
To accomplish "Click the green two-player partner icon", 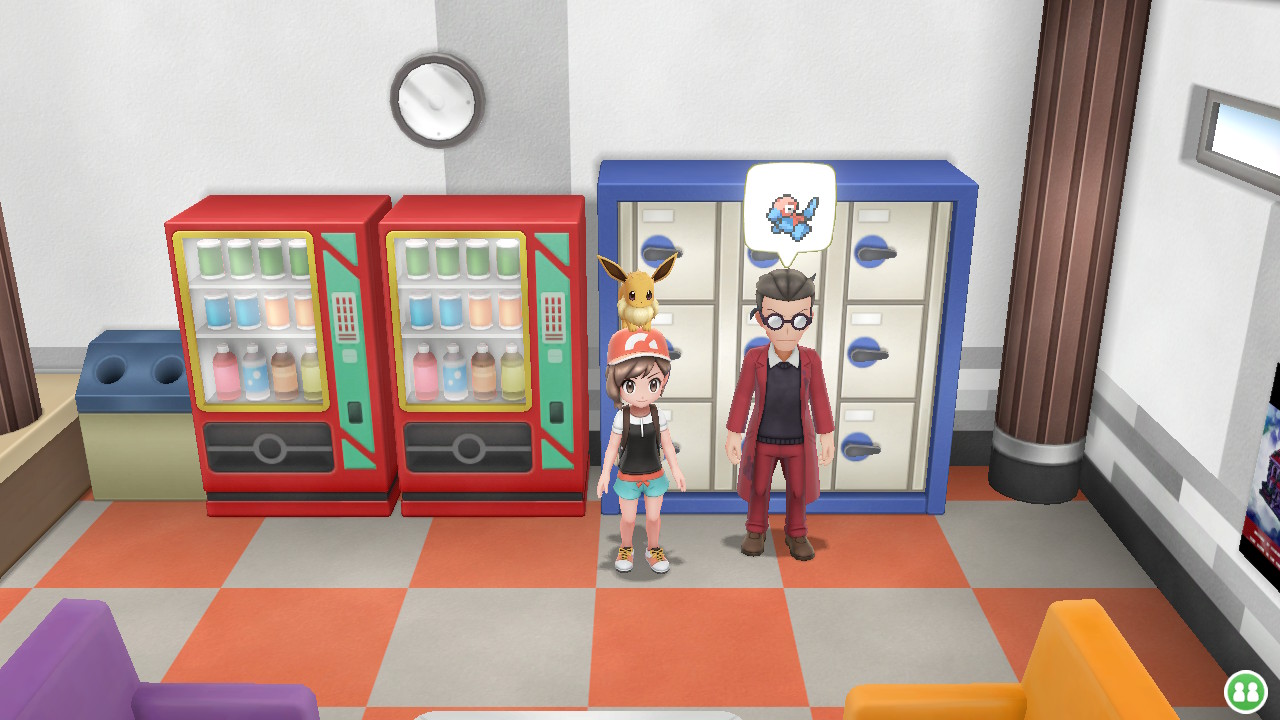I will [x=1245, y=690].
